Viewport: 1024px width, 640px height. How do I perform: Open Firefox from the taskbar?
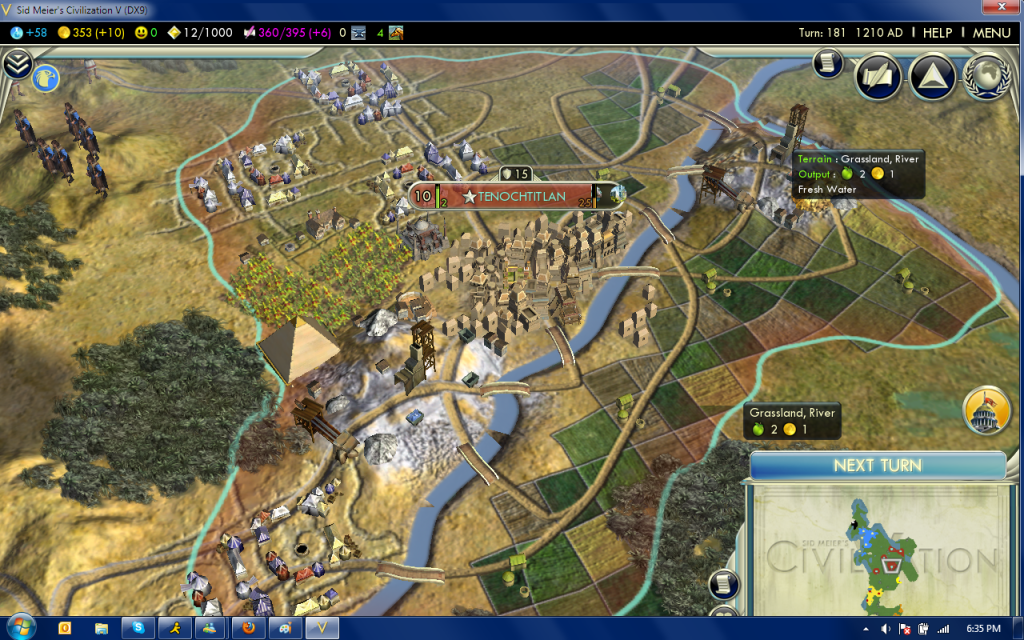pyautogui.click(x=248, y=628)
